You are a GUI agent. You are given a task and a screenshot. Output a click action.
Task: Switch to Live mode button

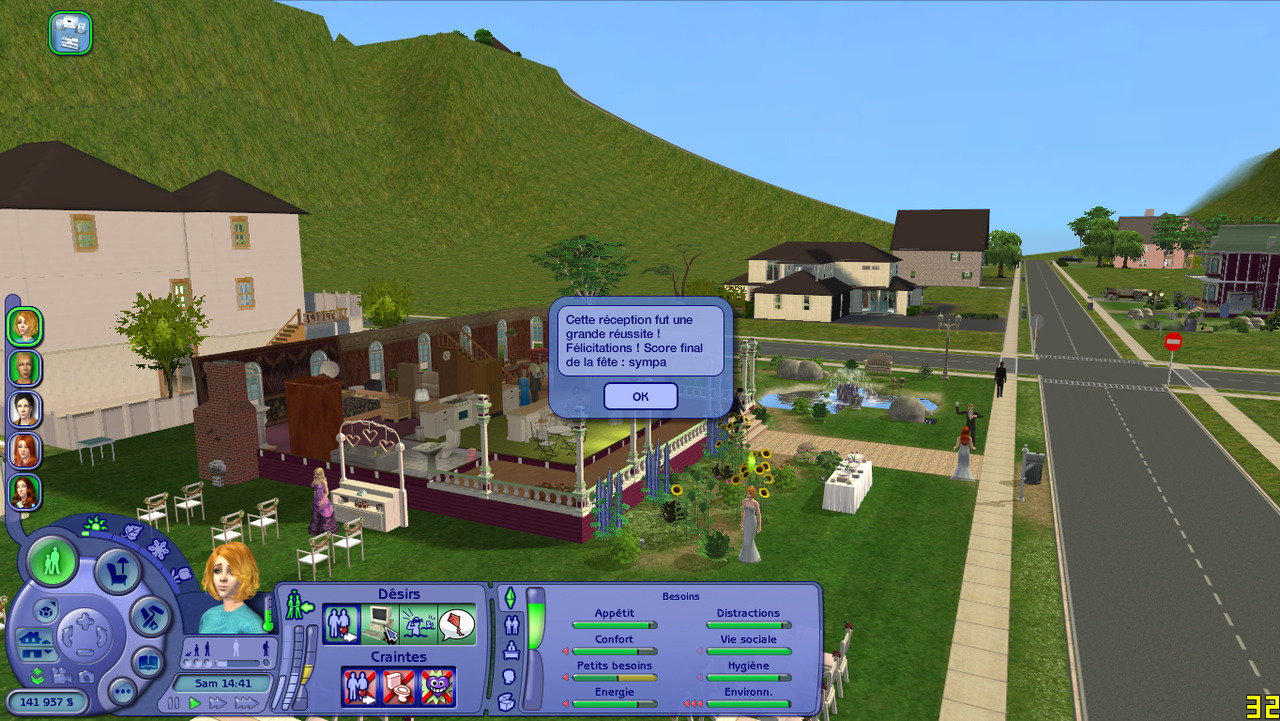[x=52, y=562]
